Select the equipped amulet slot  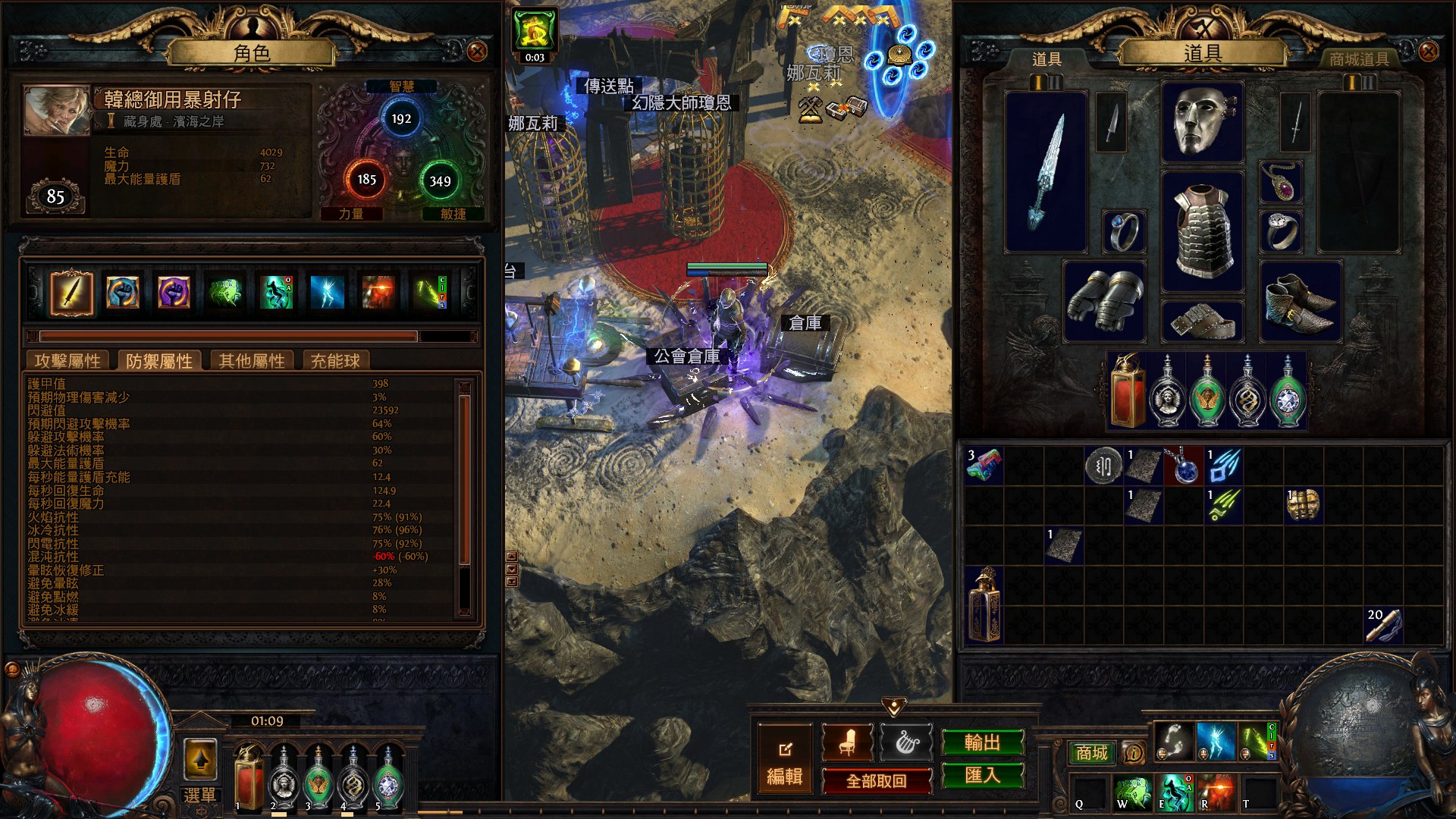(1281, 182)
